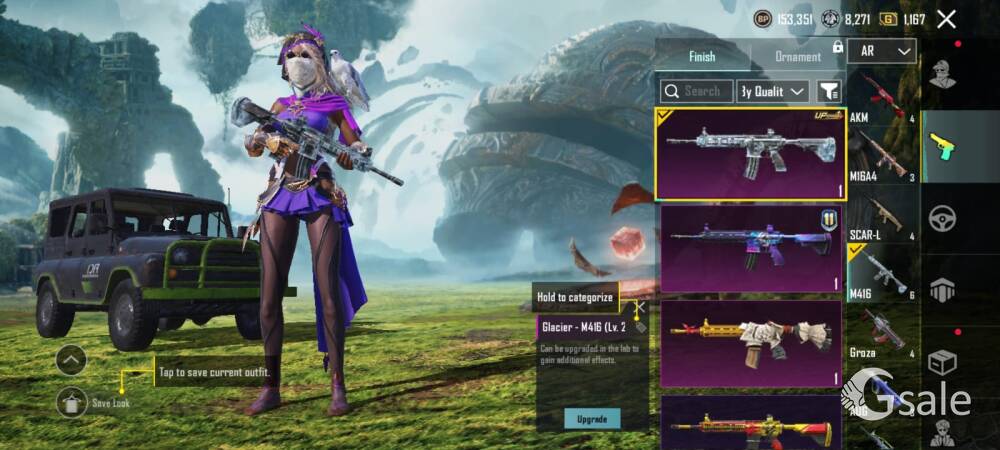Open the AR weapon type dropdown
The height and width of the screenshot is (450, 1000).
(882, 51)
